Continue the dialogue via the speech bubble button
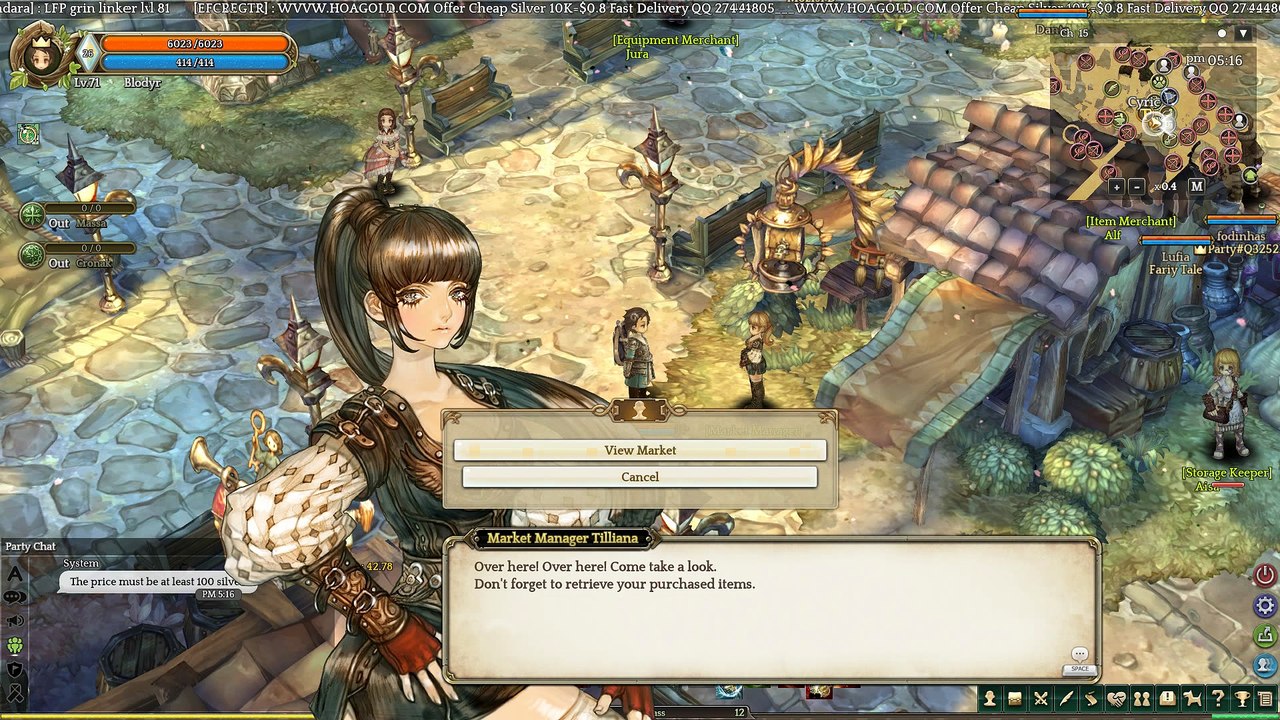The height and width of the screenshot is (720, 1280). click(x=1079, y=655)
